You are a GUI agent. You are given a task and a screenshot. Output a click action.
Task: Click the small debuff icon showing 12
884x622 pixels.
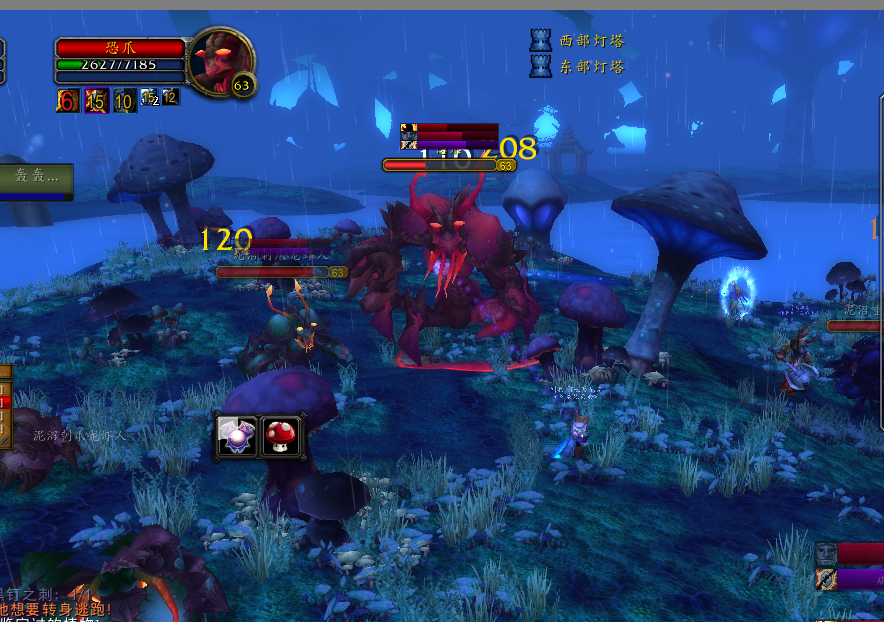(x=171, y=97)
